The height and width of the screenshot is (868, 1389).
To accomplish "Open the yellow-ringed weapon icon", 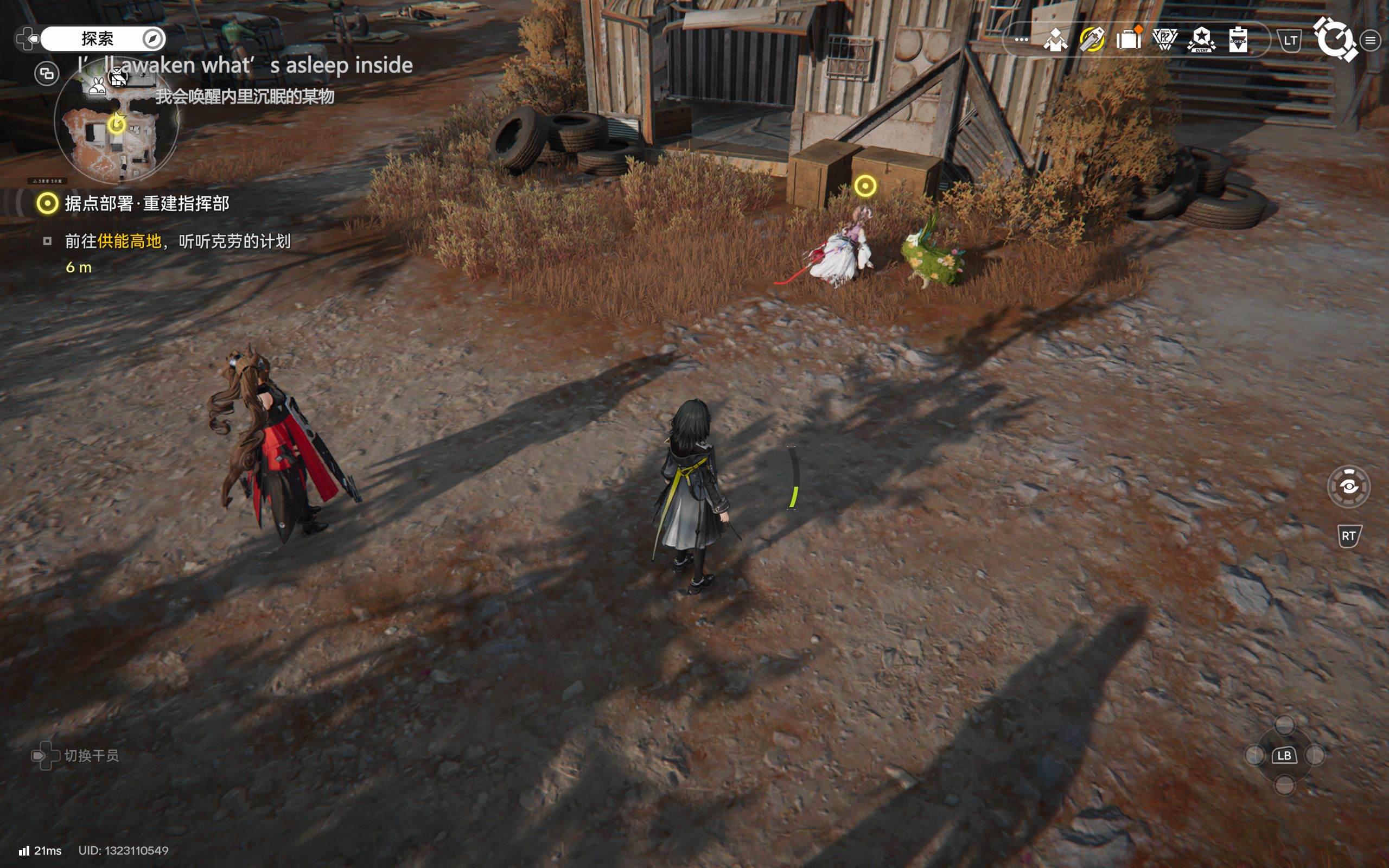I will coord(1092,40).
